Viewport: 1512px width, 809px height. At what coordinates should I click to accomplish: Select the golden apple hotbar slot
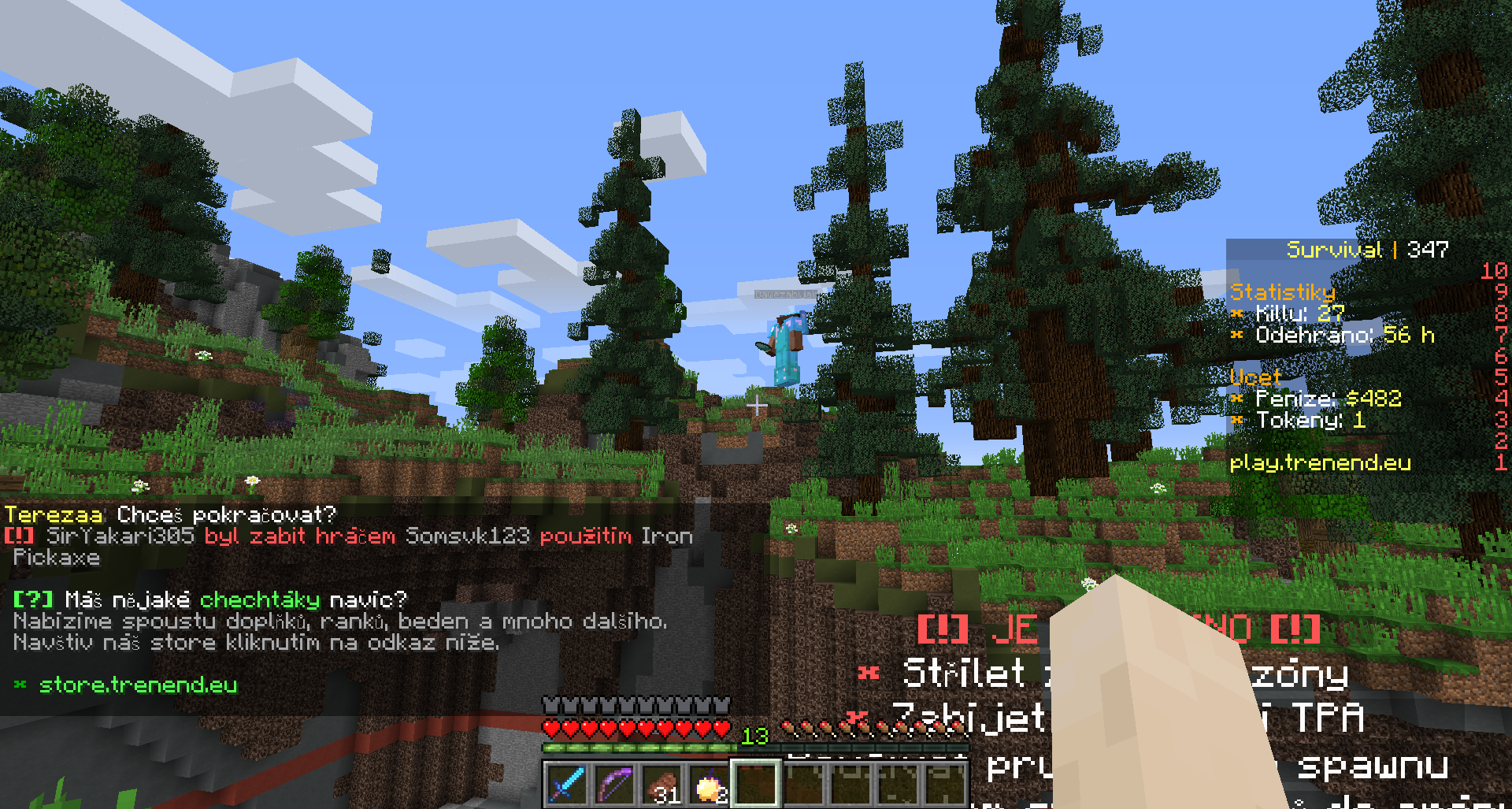tap(709, 785)
